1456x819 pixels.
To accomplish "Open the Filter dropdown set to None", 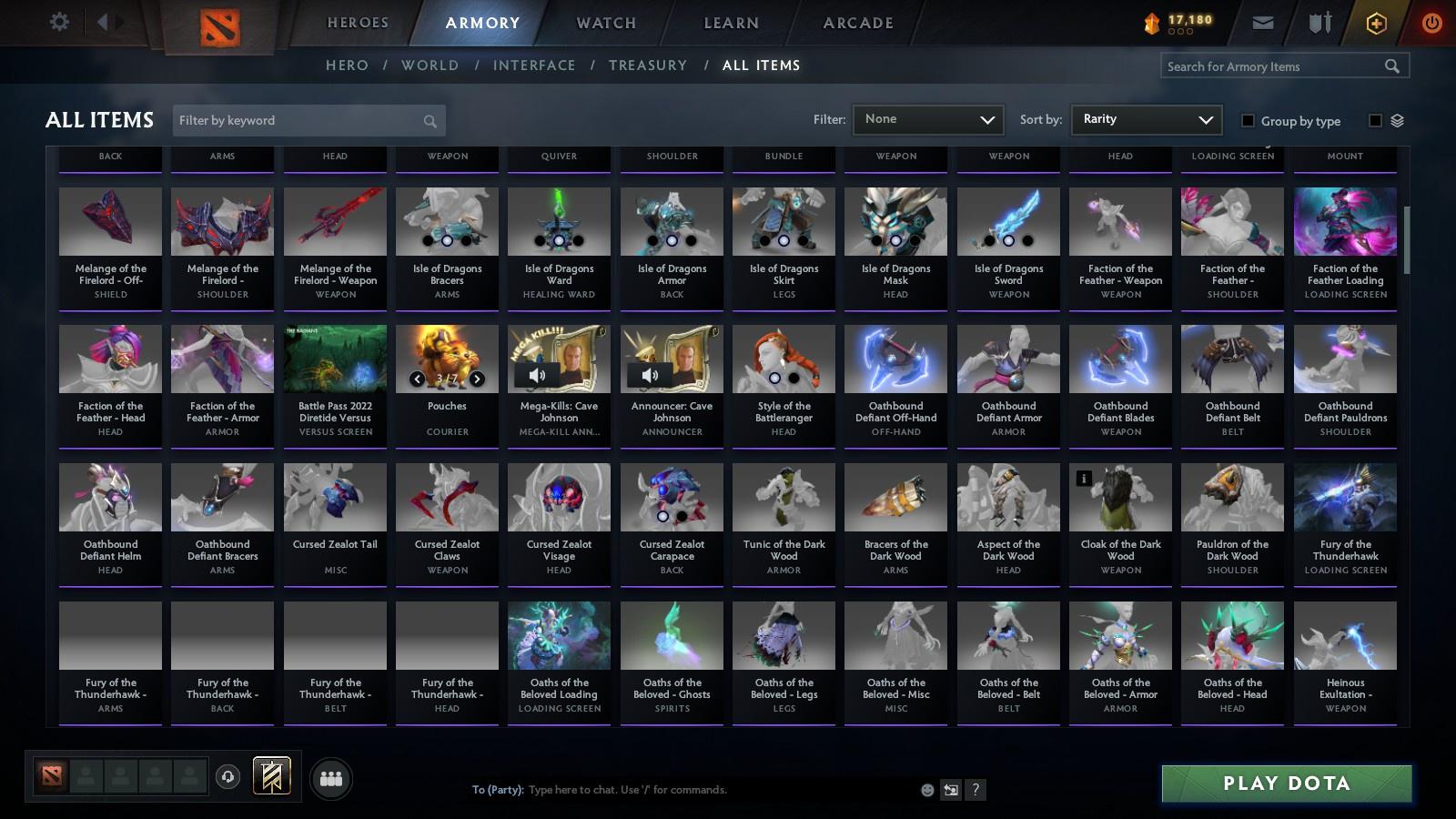I will click(x=927, y=119).
